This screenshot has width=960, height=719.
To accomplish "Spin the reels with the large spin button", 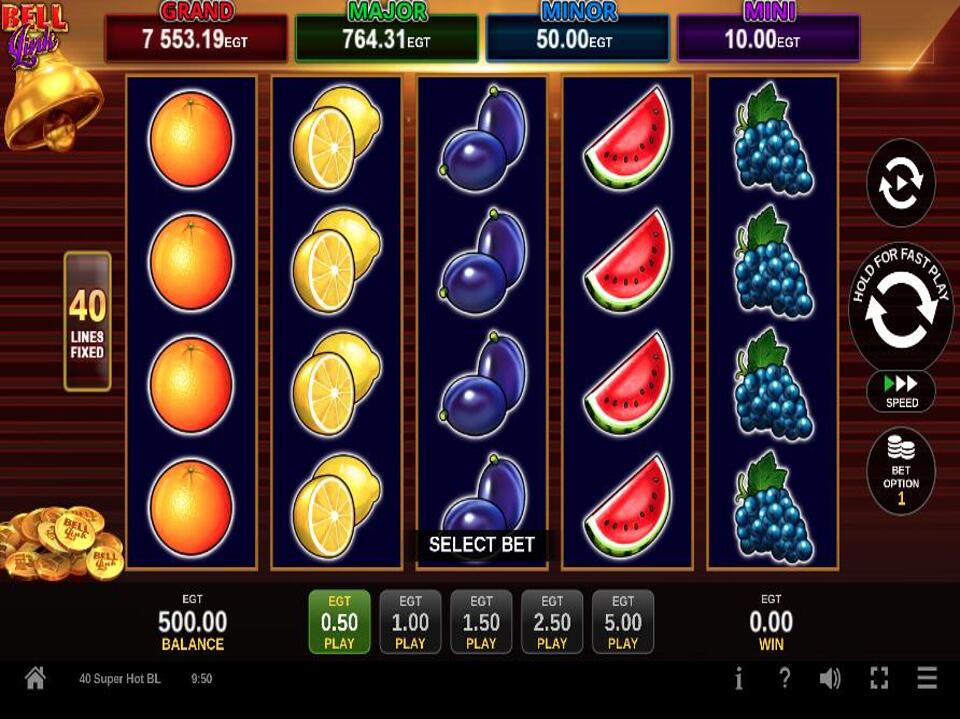I will tap(900, 309).
